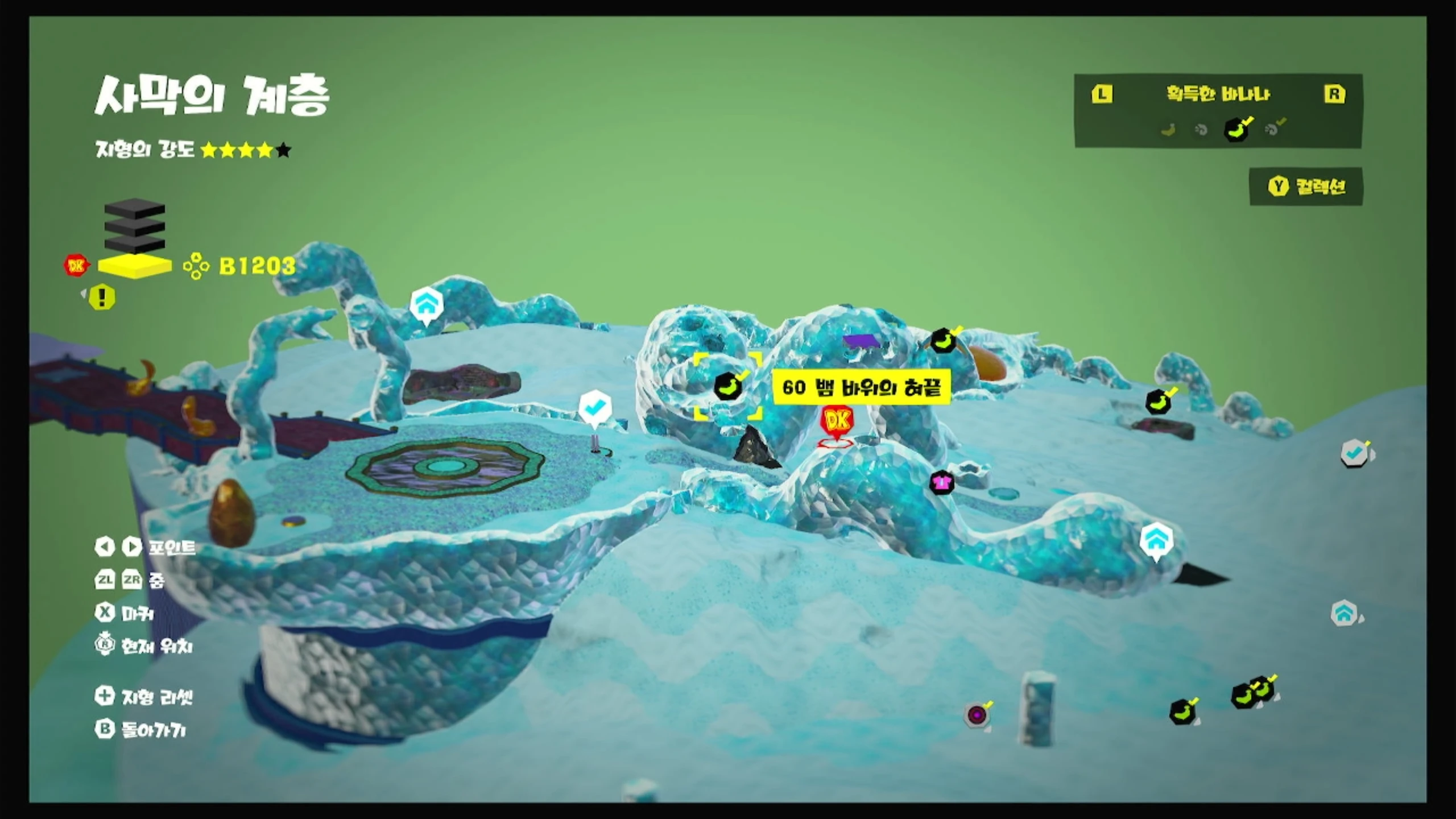The image size is (1456, 819).
Task: Pick the banana marker beside the orange egg
Action: 944,341
